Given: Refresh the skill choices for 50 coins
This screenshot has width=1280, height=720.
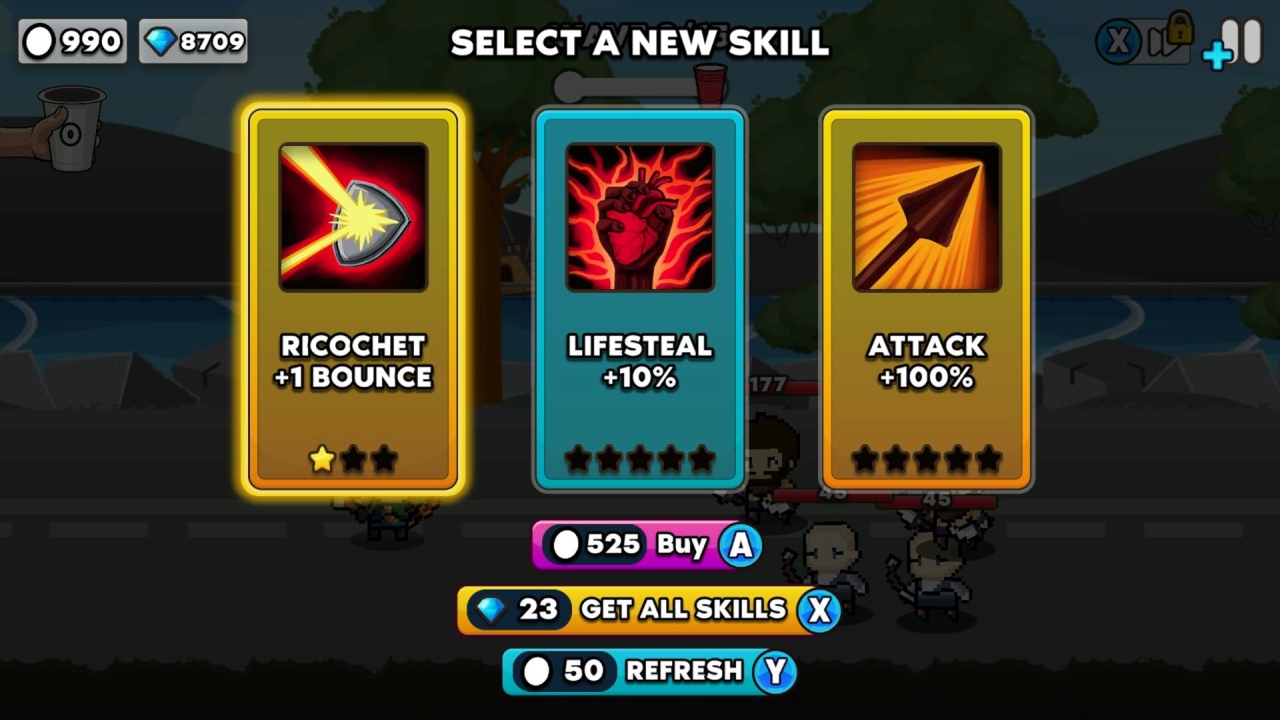Looking at the screenshot, I should pyautogui.click(x=649, y=672).
